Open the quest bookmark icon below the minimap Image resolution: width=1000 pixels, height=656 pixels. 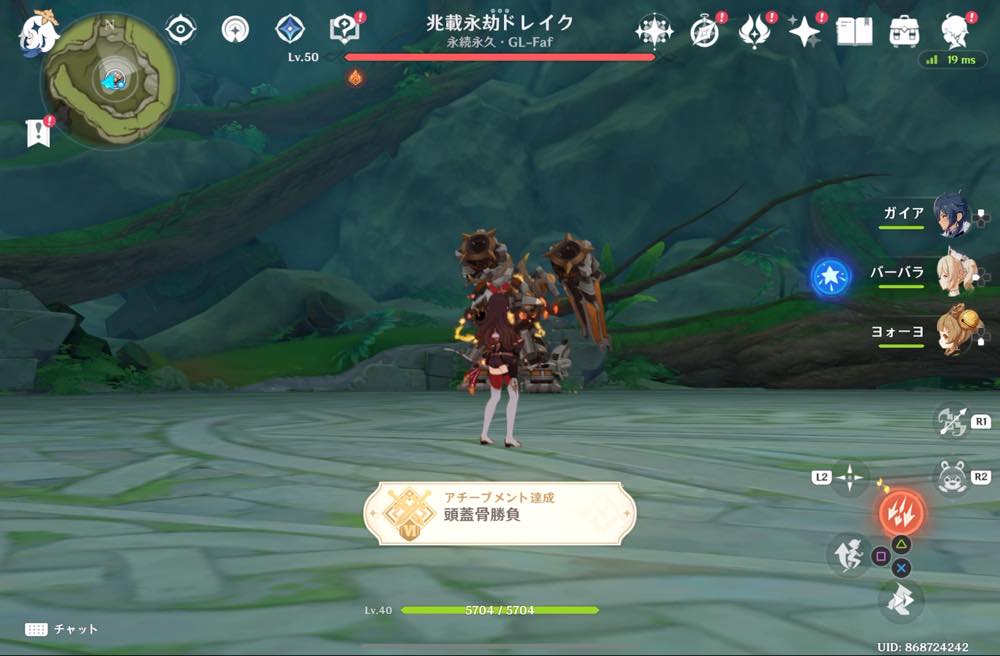click(38, 132)
